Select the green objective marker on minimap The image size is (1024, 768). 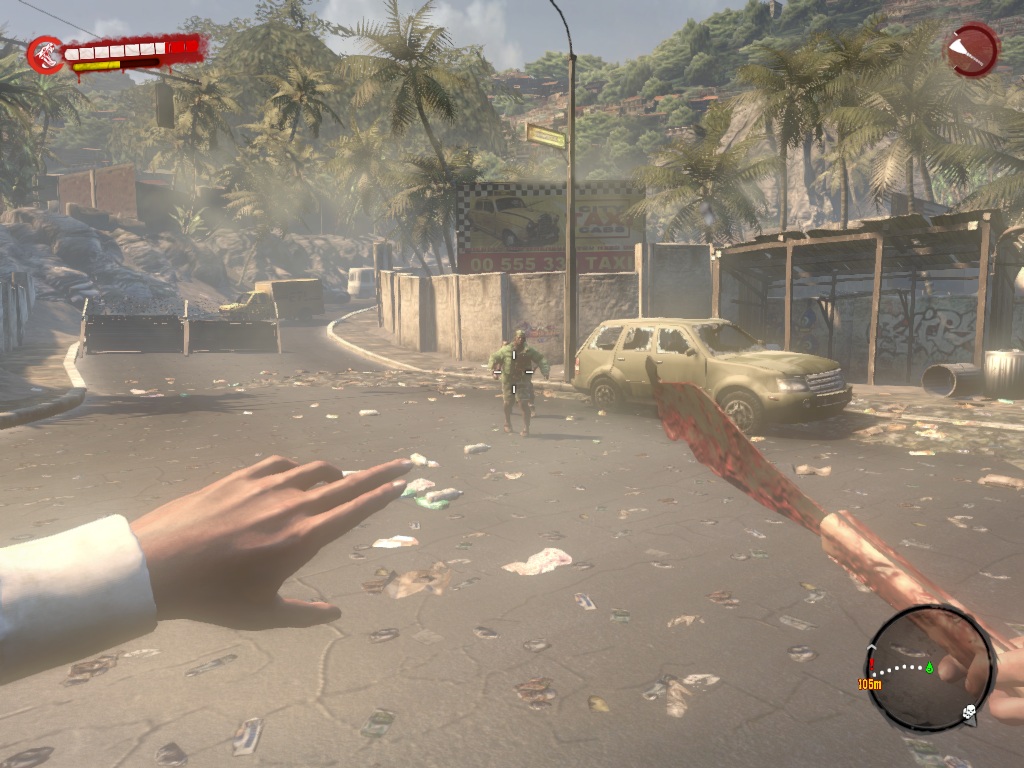pyautogui.click(x=929, y=667)
